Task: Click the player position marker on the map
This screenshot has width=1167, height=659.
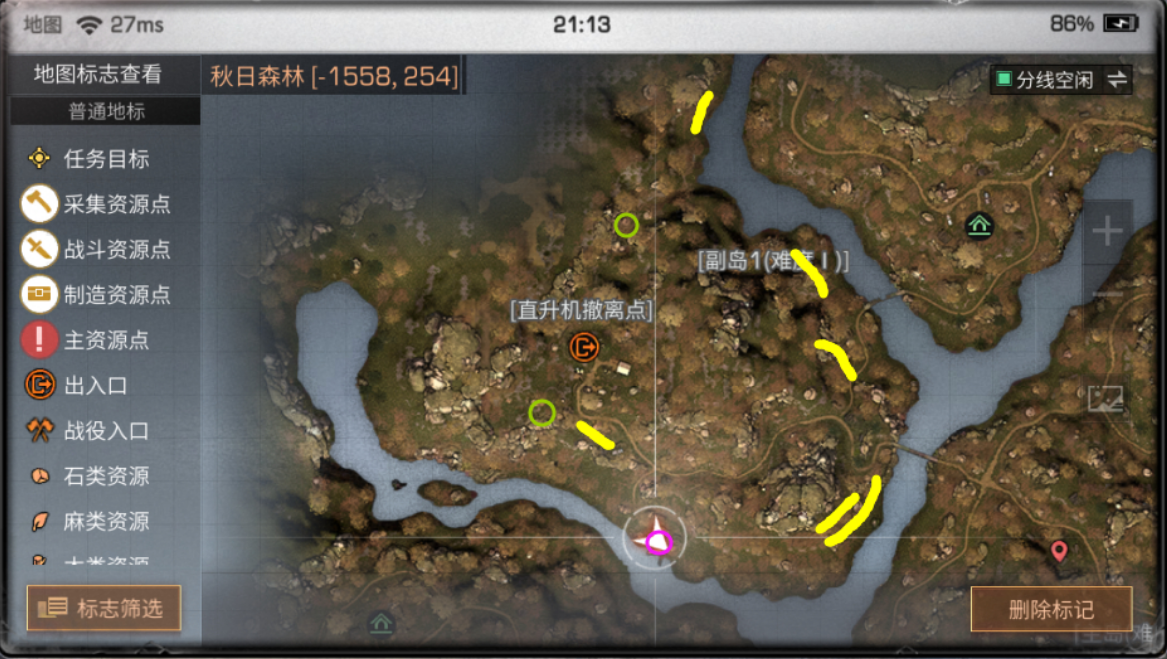Action: [x=655, y=539]
